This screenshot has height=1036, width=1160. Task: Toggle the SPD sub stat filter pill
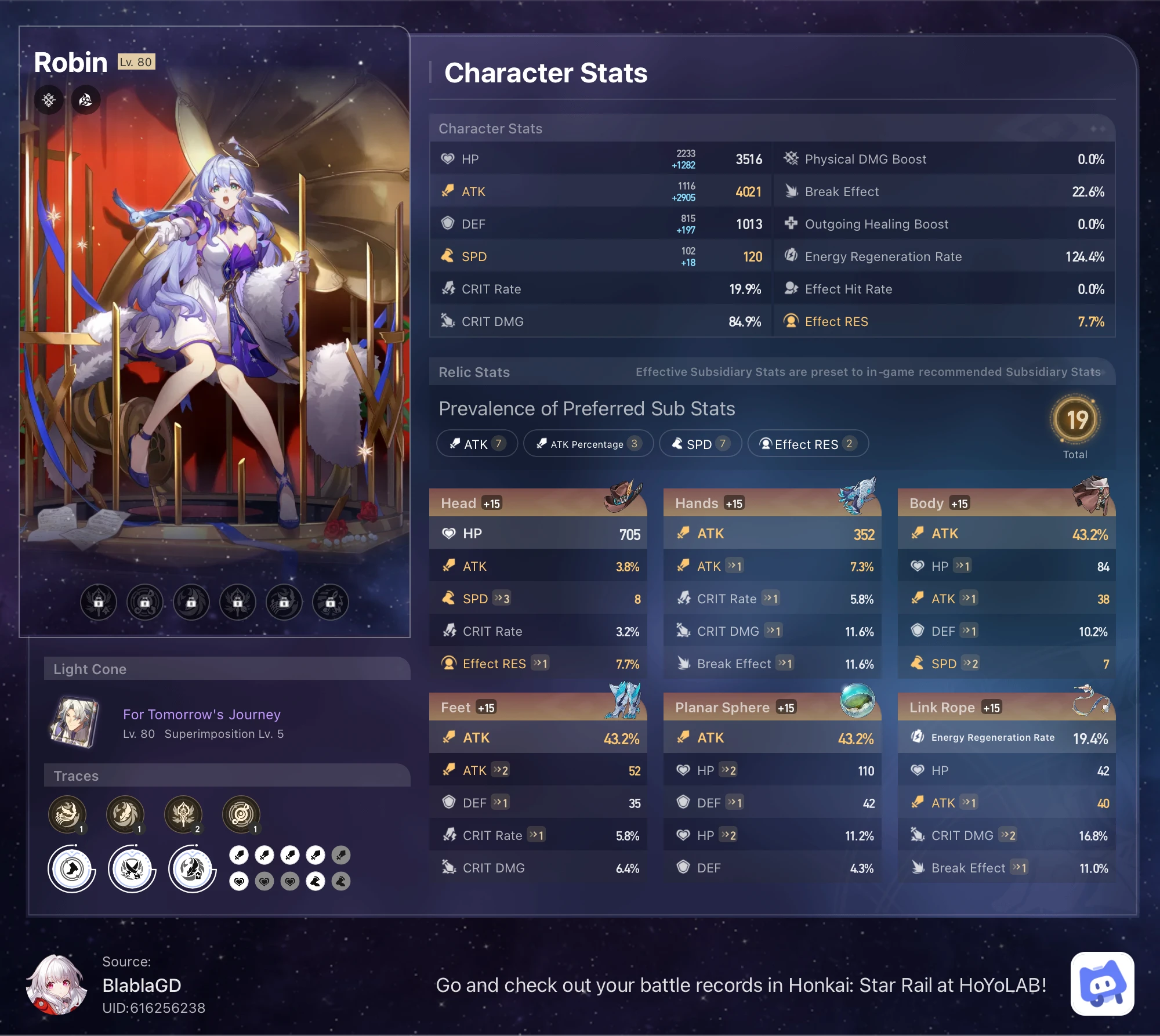coord(699,444)
